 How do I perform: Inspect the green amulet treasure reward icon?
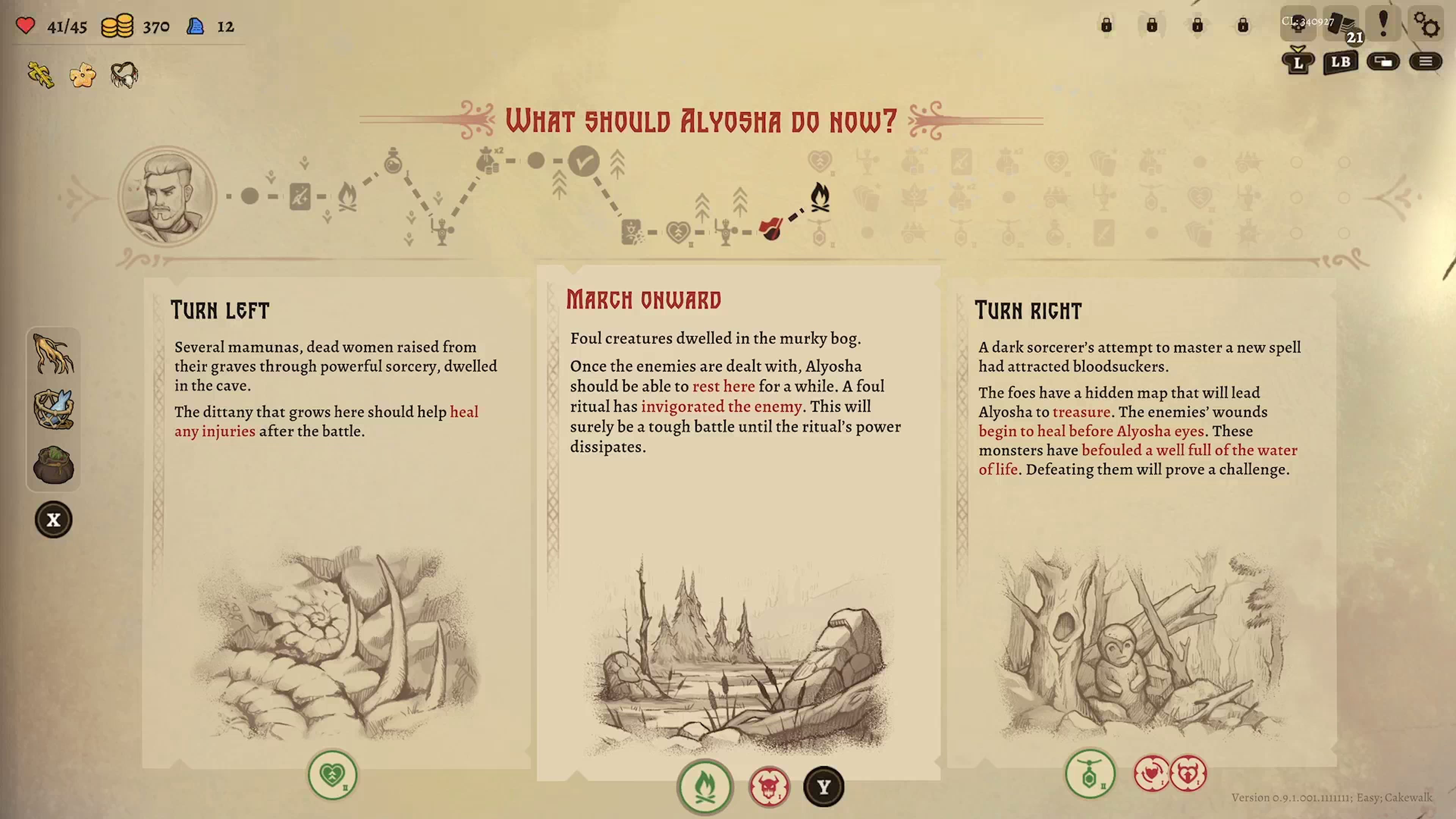(1090, 774)
